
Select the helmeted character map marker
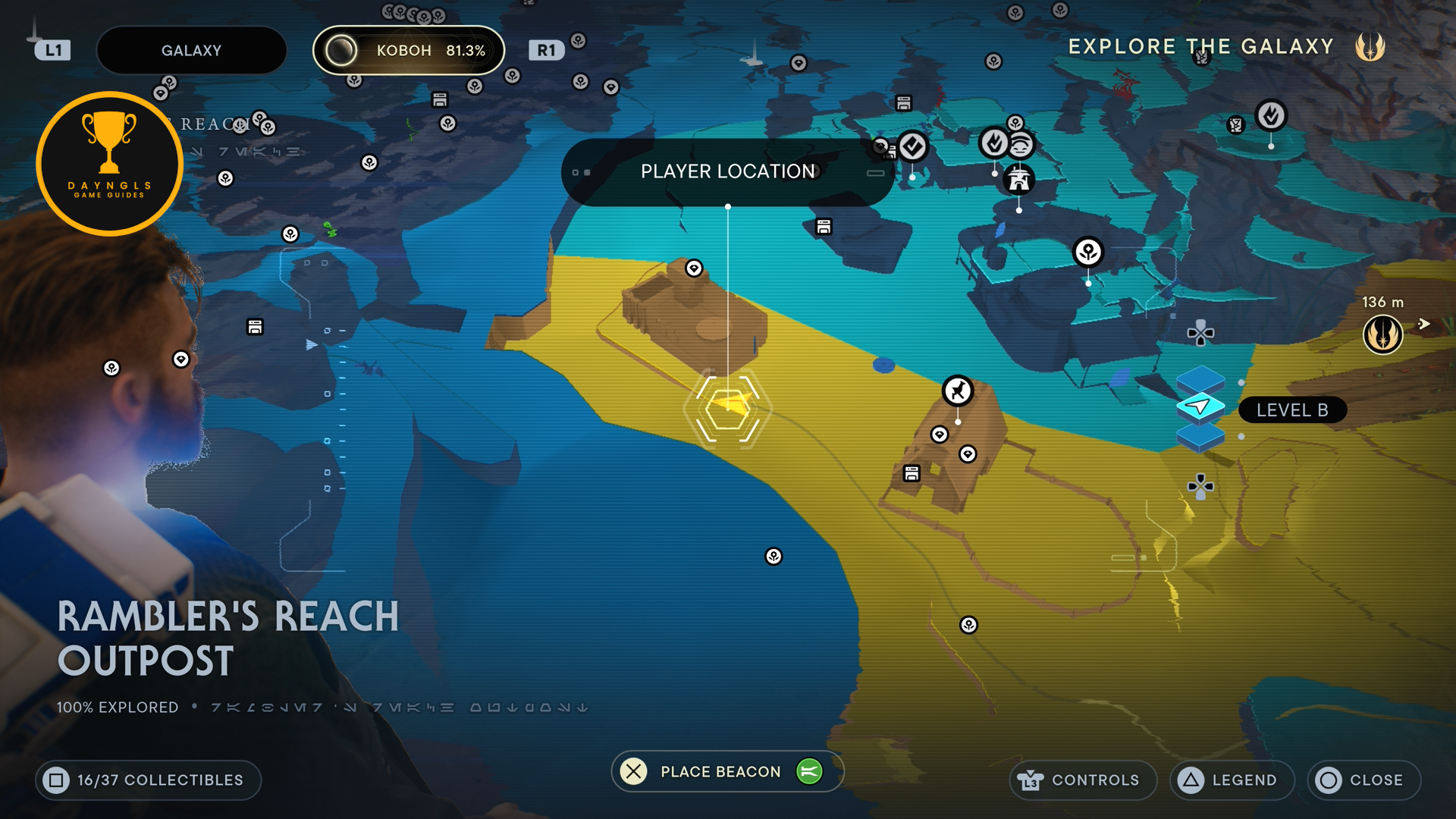[1018, 180]
